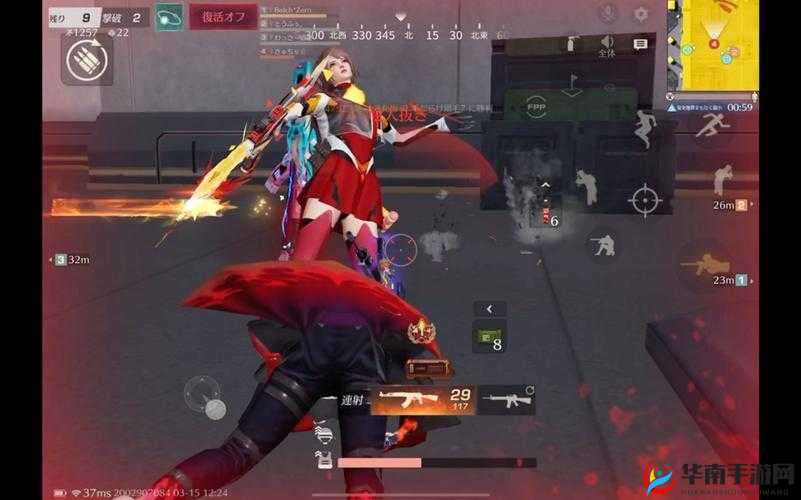
Task: Tap the eye skill icon beside 復活オフ
Action: (170, 17)
